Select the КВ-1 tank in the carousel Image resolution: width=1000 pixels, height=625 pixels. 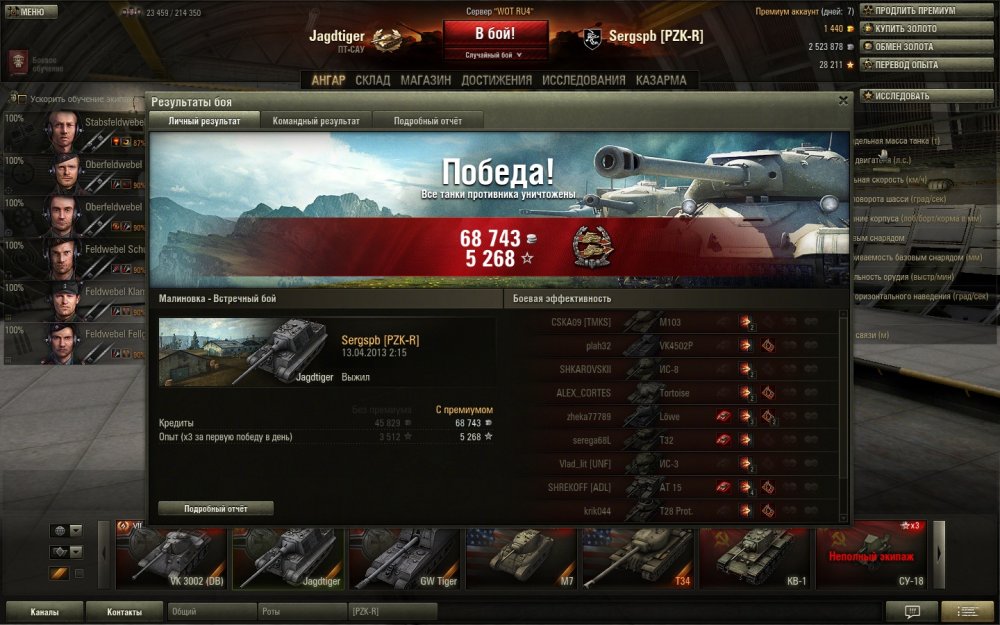pos(755,555)
